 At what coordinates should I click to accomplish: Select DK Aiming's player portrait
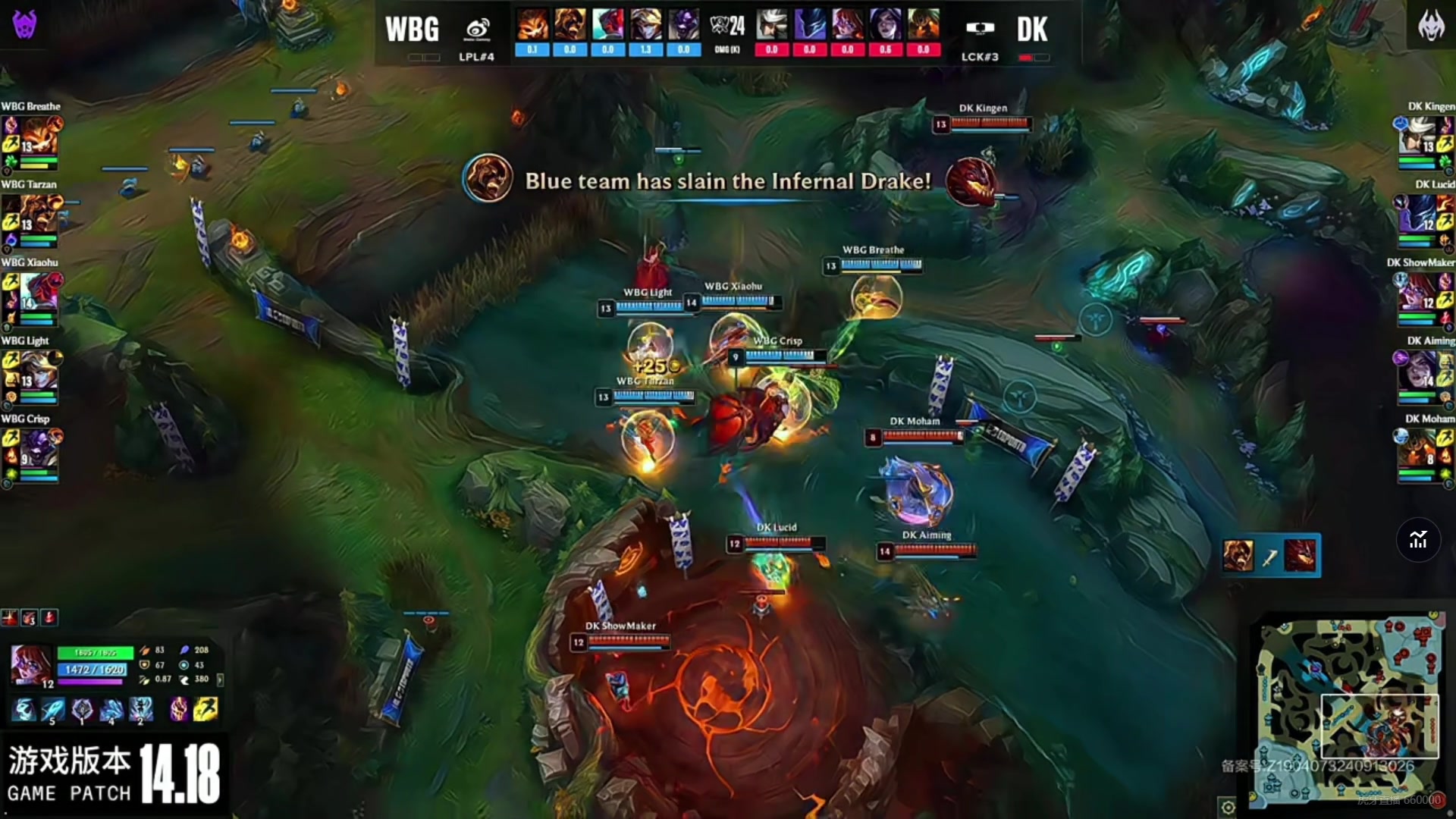click(1418, 371)
